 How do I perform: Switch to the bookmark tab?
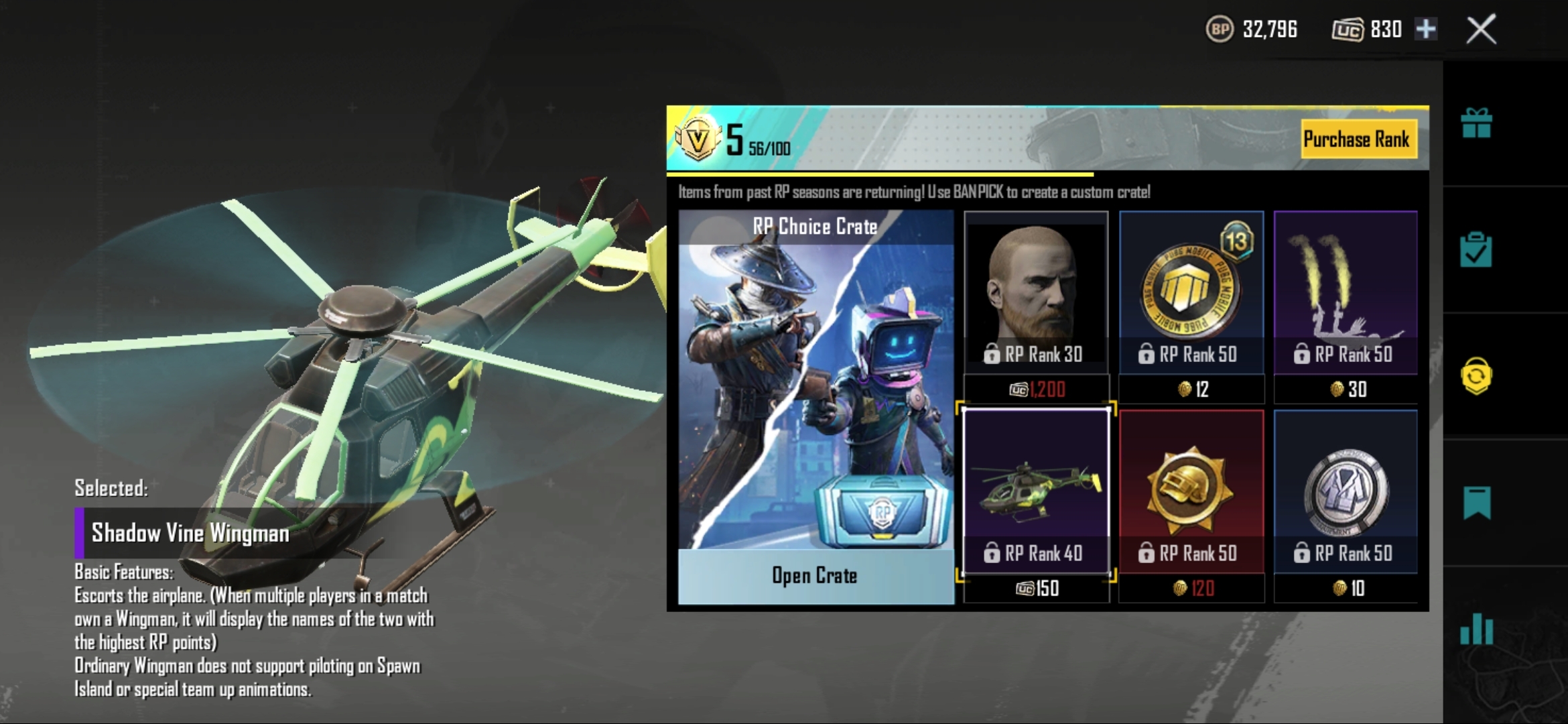[x=1476, y=503]
